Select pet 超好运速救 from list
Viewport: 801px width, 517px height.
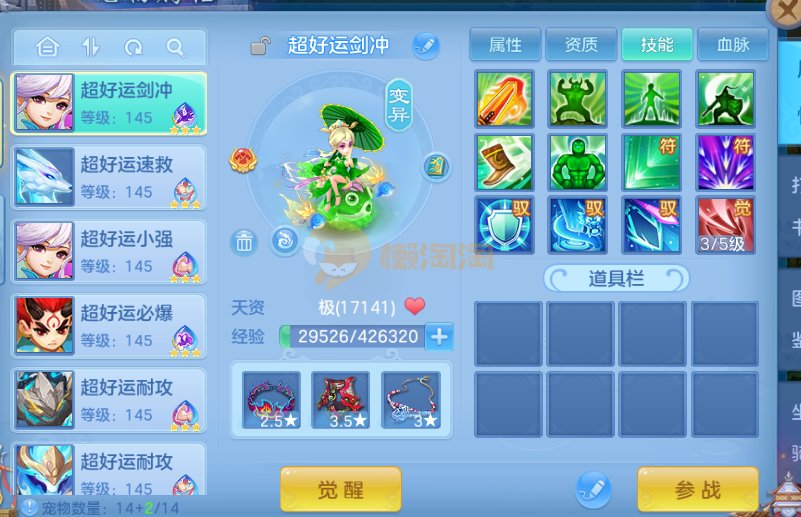(109, 178)
